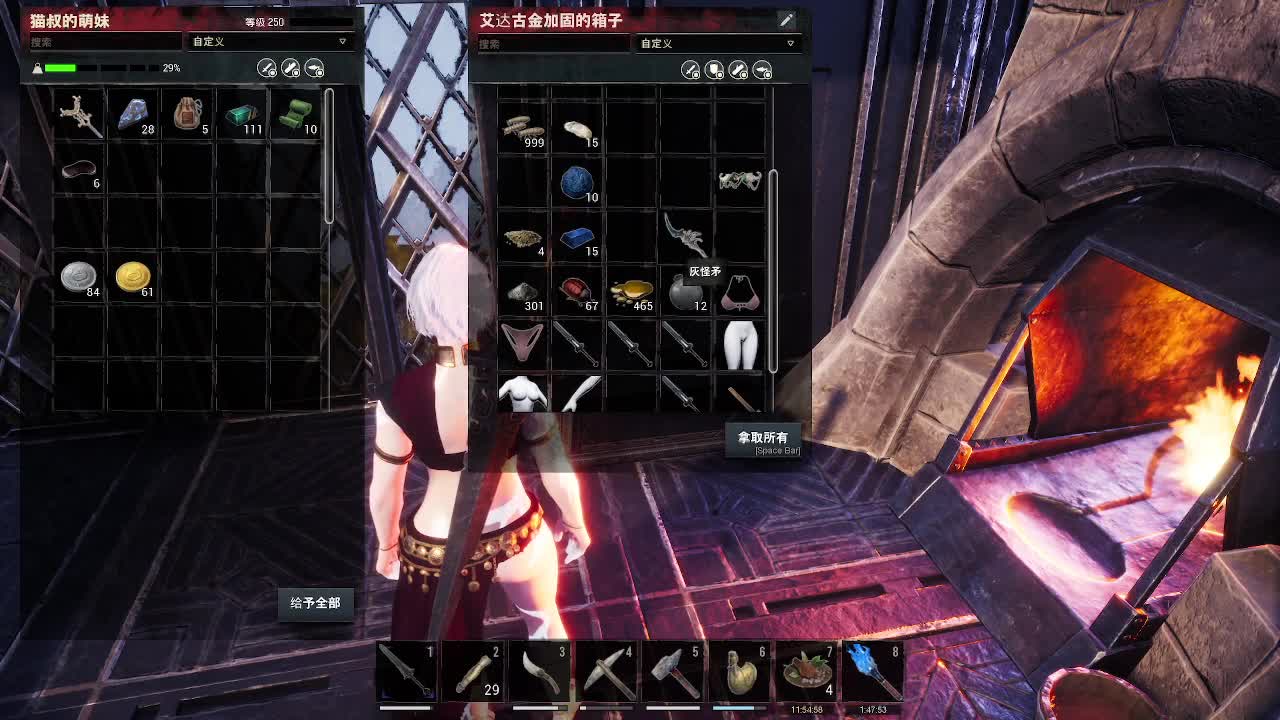Select the silver coin stack of 84
This screenshot has height=720, width=1280.
point(79,277)
